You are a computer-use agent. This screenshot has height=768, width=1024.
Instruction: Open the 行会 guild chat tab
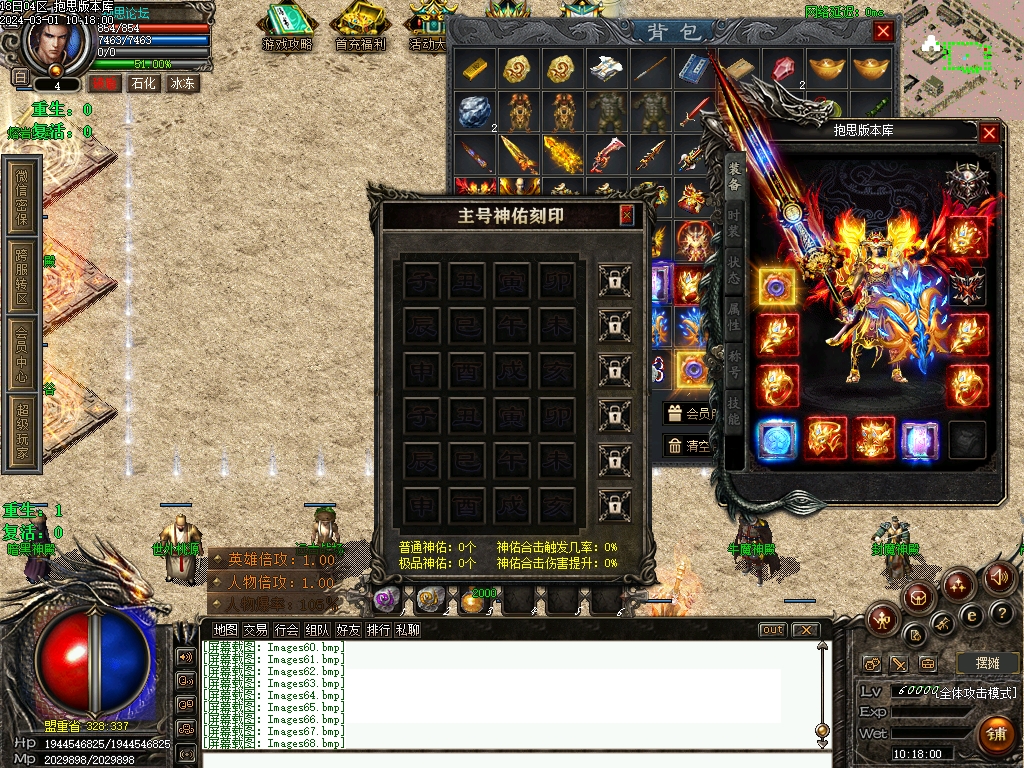pos(286,630)
